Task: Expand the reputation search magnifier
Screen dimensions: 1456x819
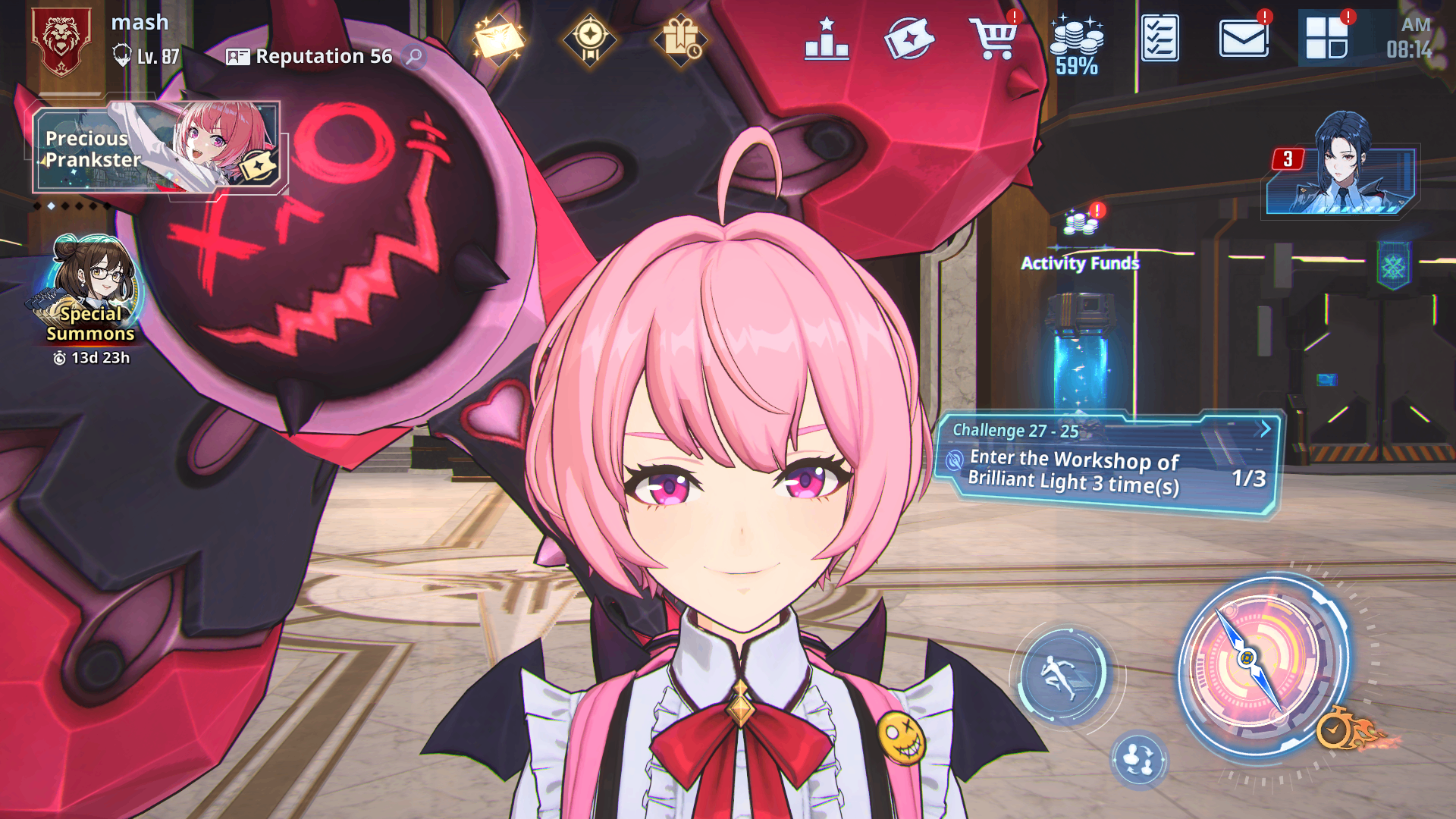Action: [413, 56]
